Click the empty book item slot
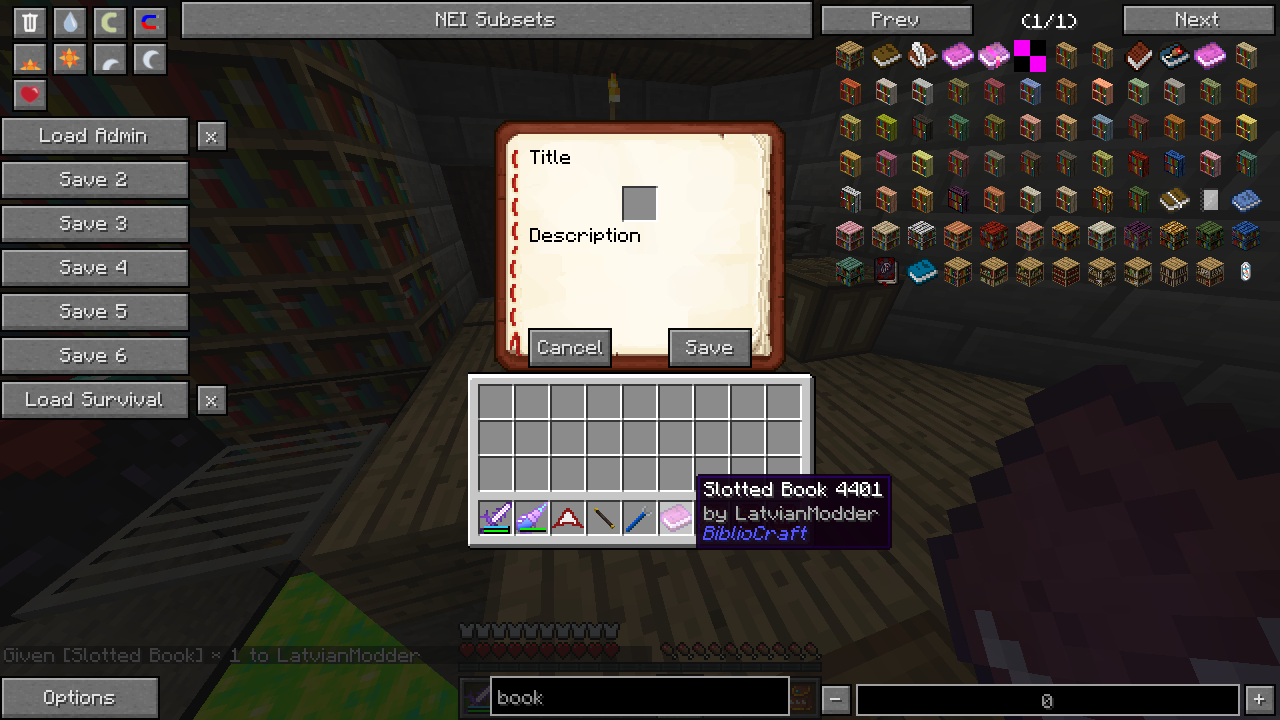 point(639,203)
